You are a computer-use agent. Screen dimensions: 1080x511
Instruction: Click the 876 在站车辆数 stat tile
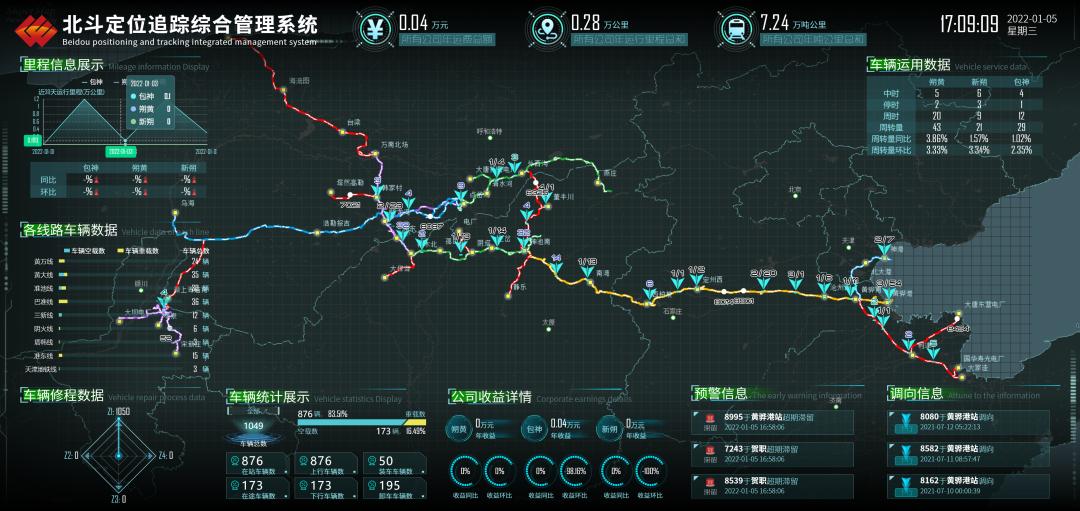tap(256, 466)
